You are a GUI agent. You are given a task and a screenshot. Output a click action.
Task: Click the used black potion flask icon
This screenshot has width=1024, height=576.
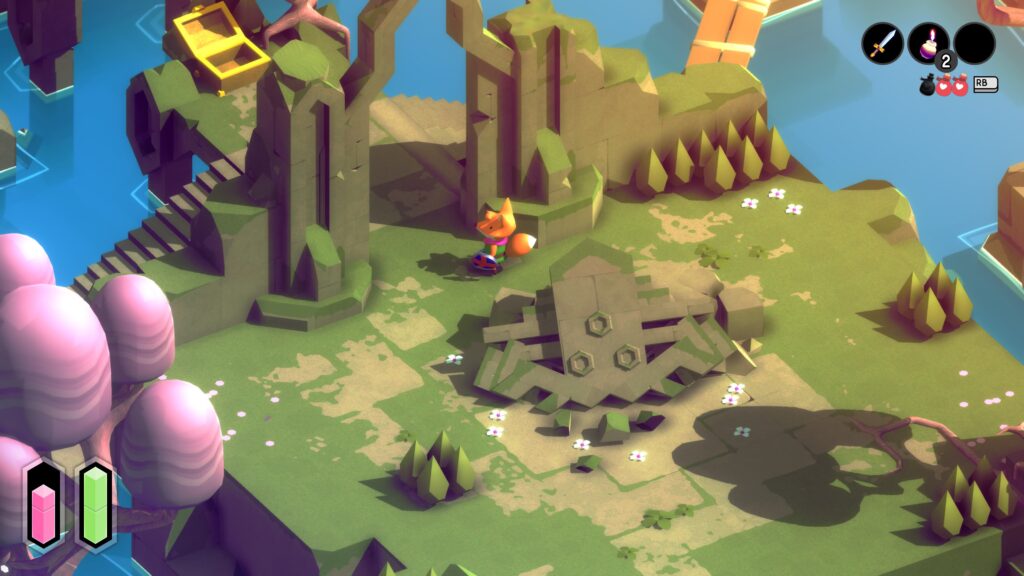pos(928,85)
